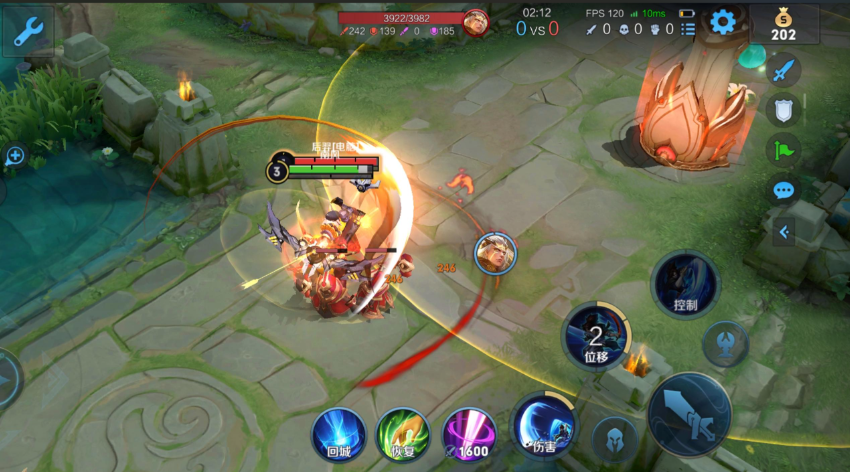Cast the 位移 dash skill
850x472 pixels.
click(597, 336)
